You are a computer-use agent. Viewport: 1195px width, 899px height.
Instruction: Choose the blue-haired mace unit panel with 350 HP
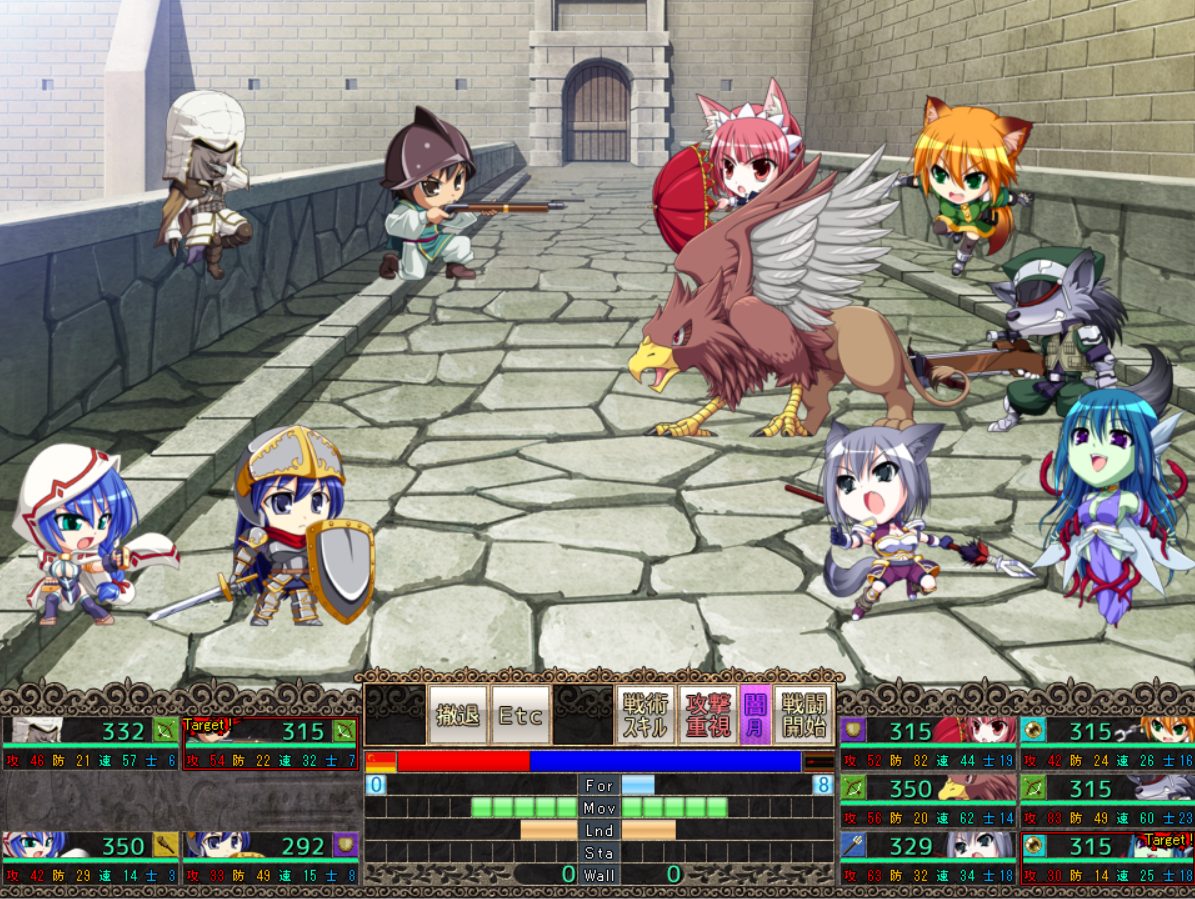90,858
